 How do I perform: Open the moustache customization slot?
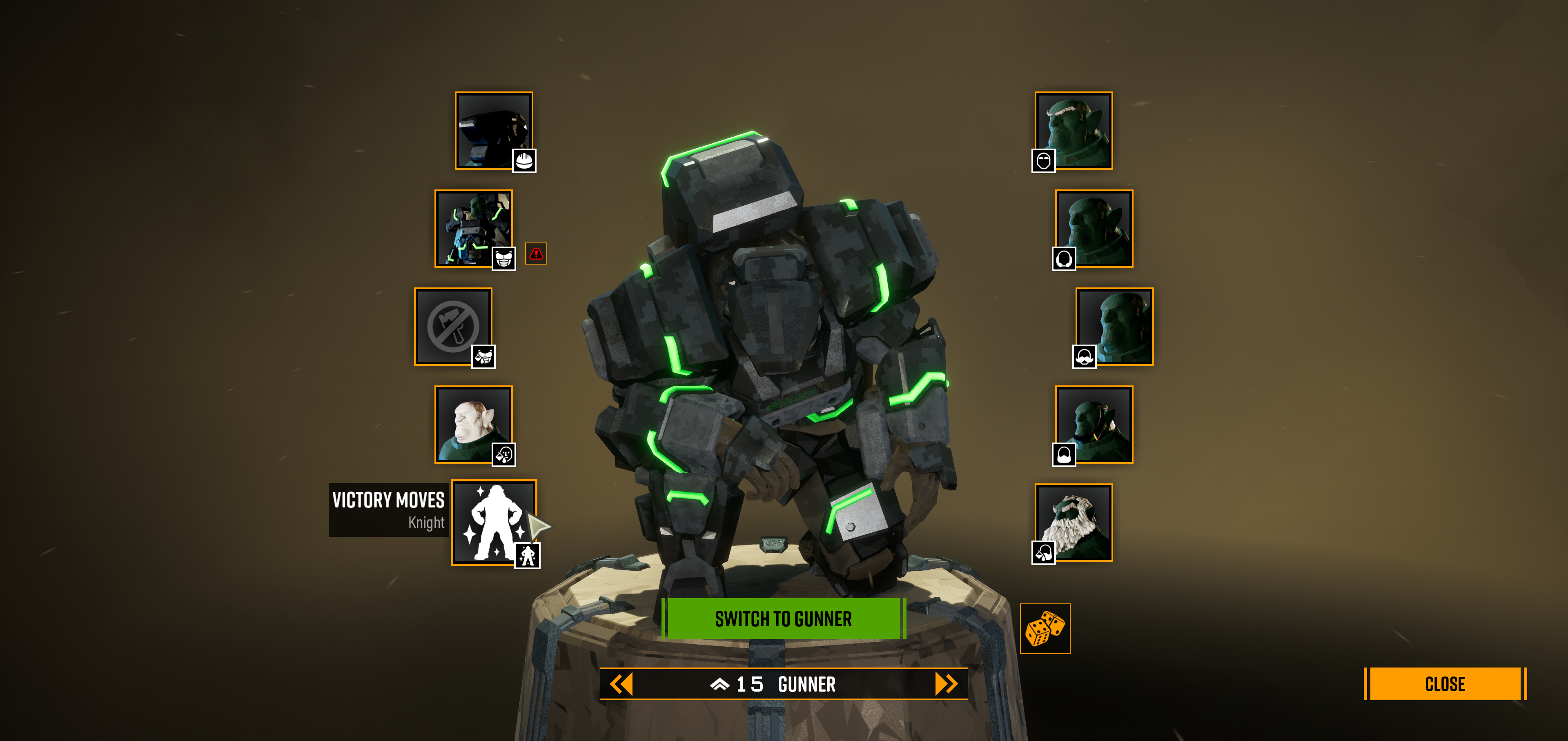pyautogui.click(x=1114, y=326)
